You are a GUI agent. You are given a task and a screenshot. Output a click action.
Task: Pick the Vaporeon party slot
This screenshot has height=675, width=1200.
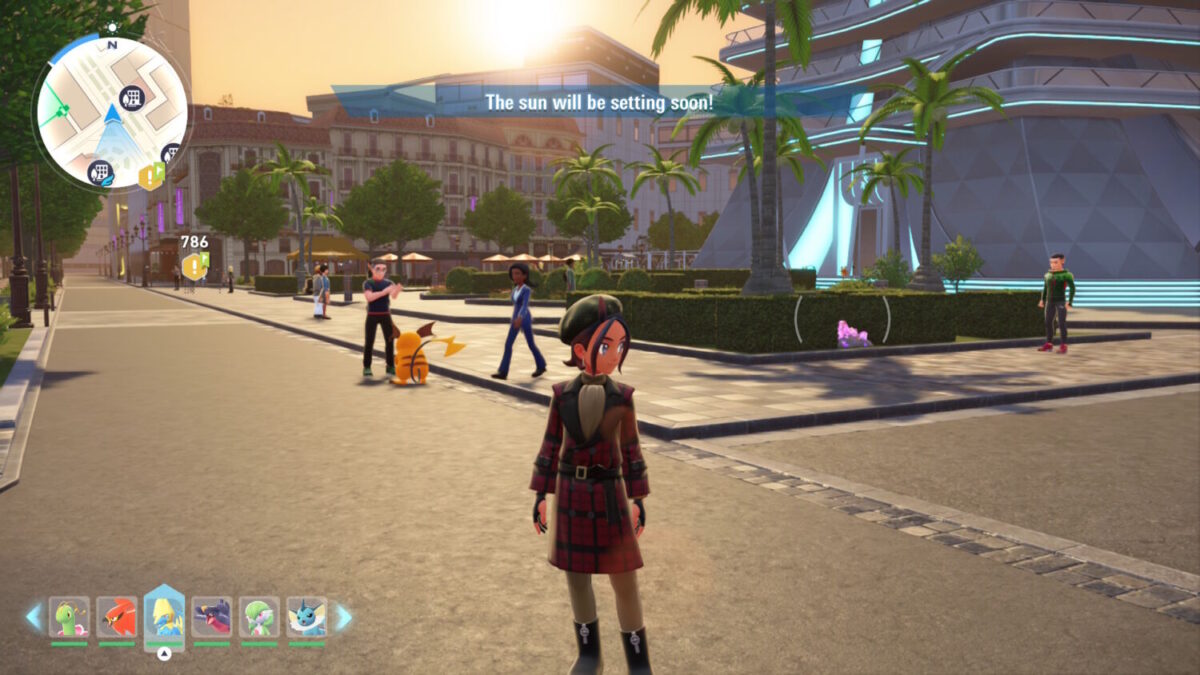click(x=307, y=617)
